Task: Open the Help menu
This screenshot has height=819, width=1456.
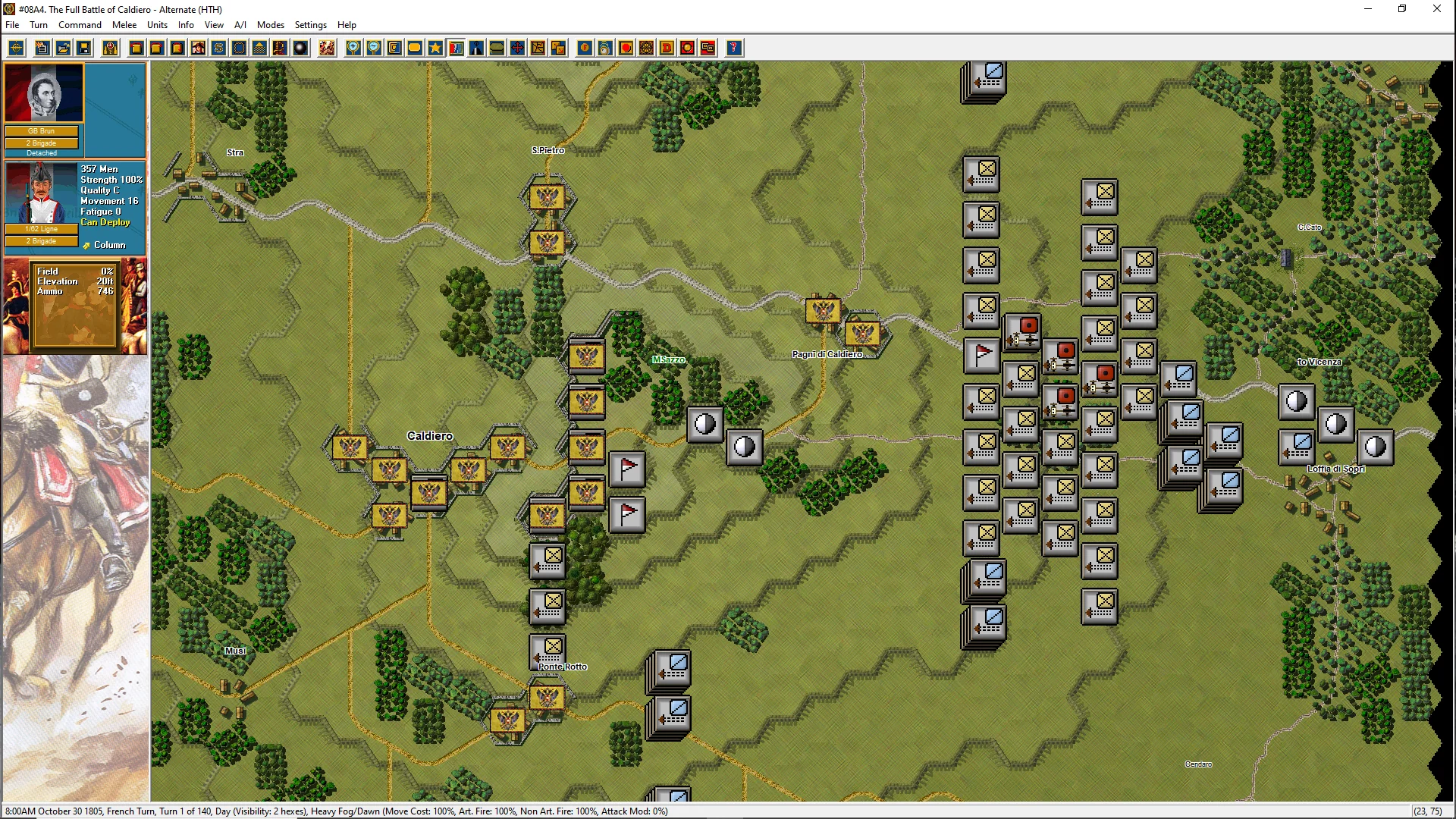Action: (x=347, y=25)
